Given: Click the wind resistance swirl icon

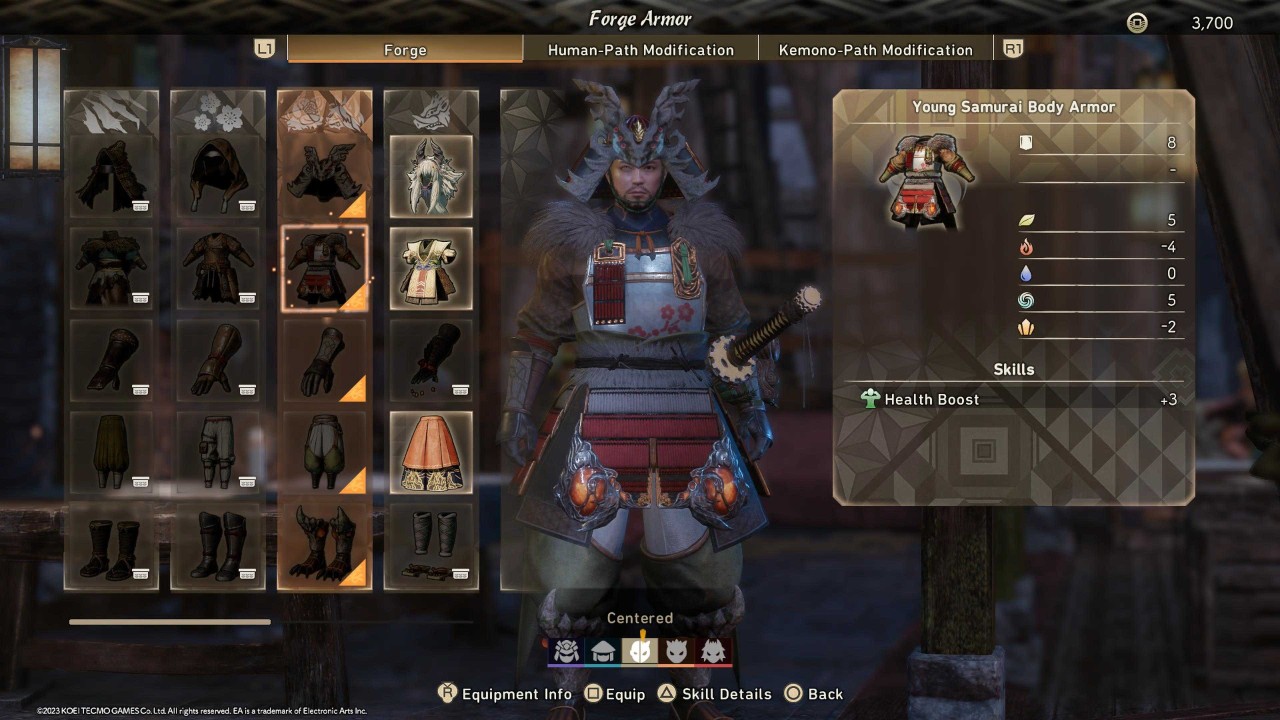Looking at the screenshot, I should 1027,300.
